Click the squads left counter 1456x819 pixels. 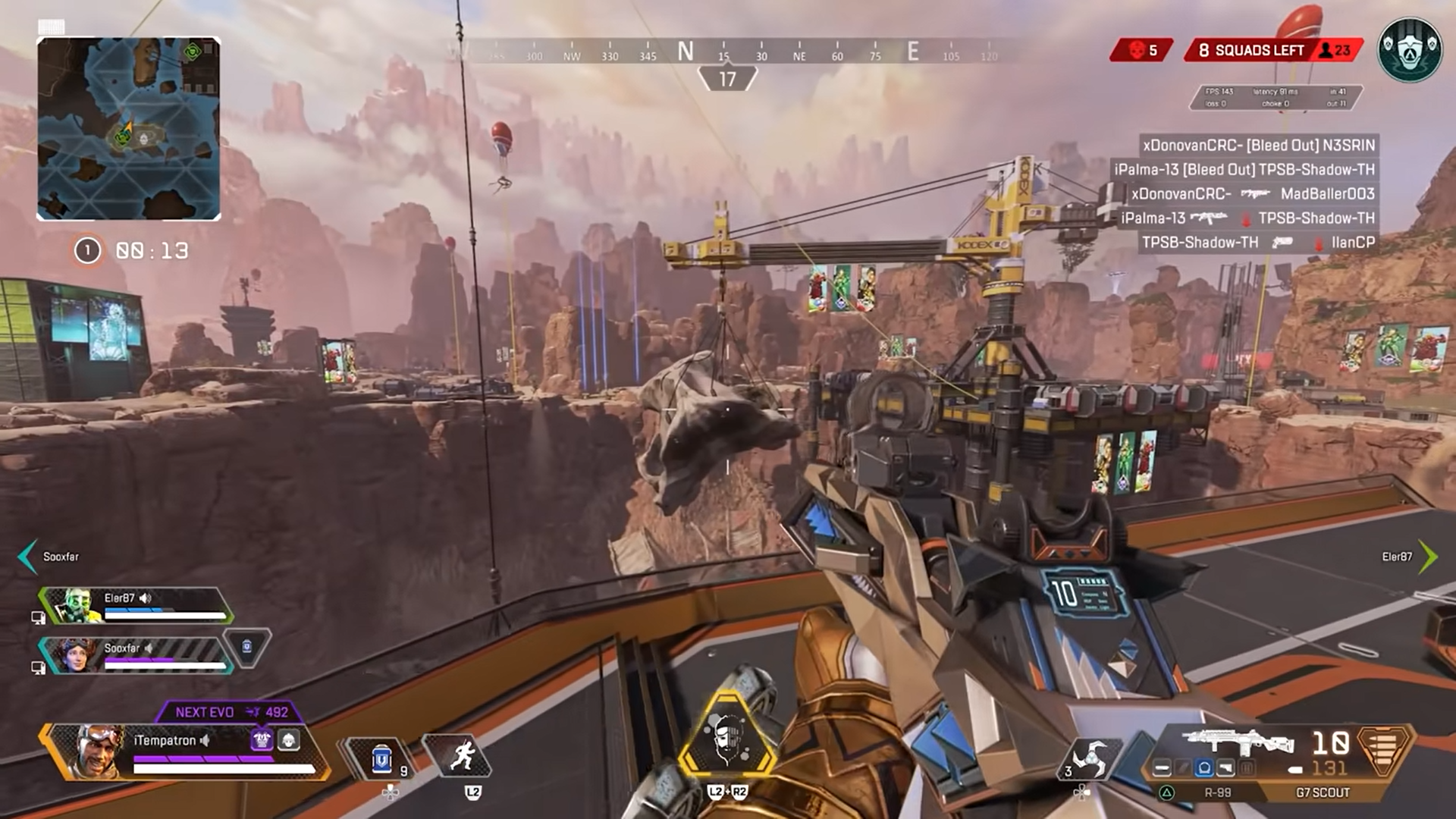click(1274, 50)
